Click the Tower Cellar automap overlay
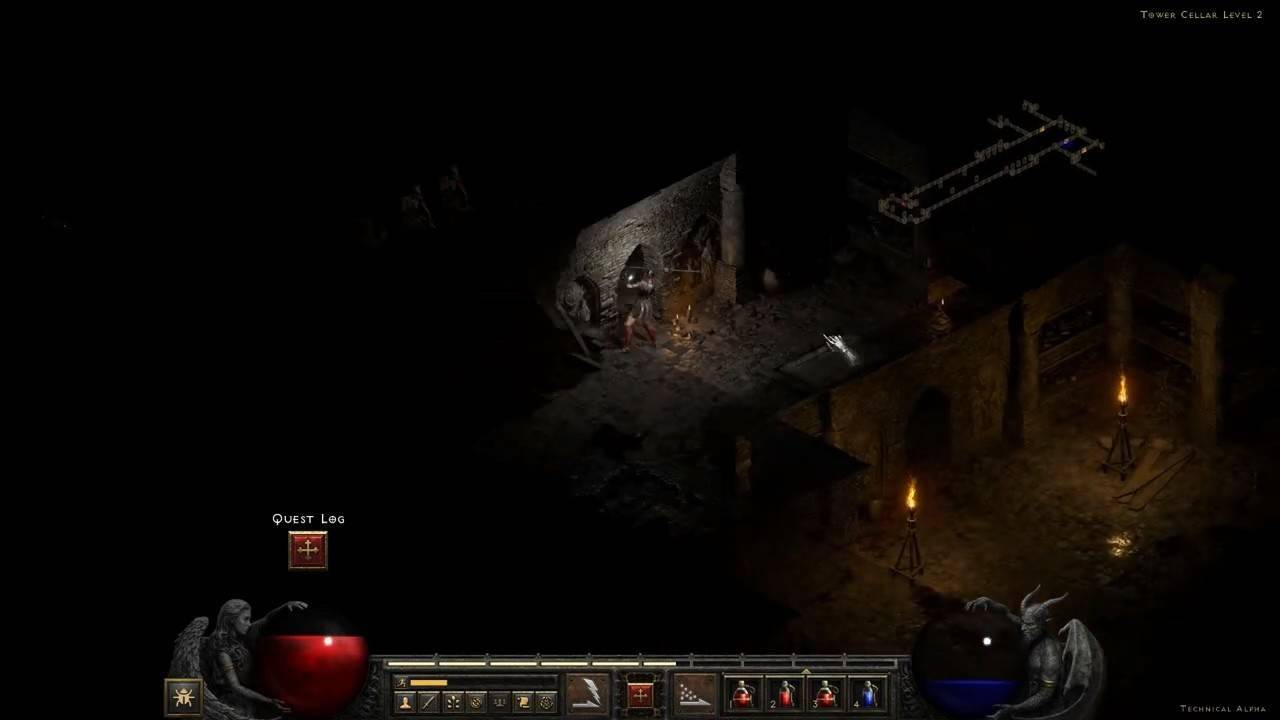The height and width of the screenshot is (720, 1280). [990, 160]
